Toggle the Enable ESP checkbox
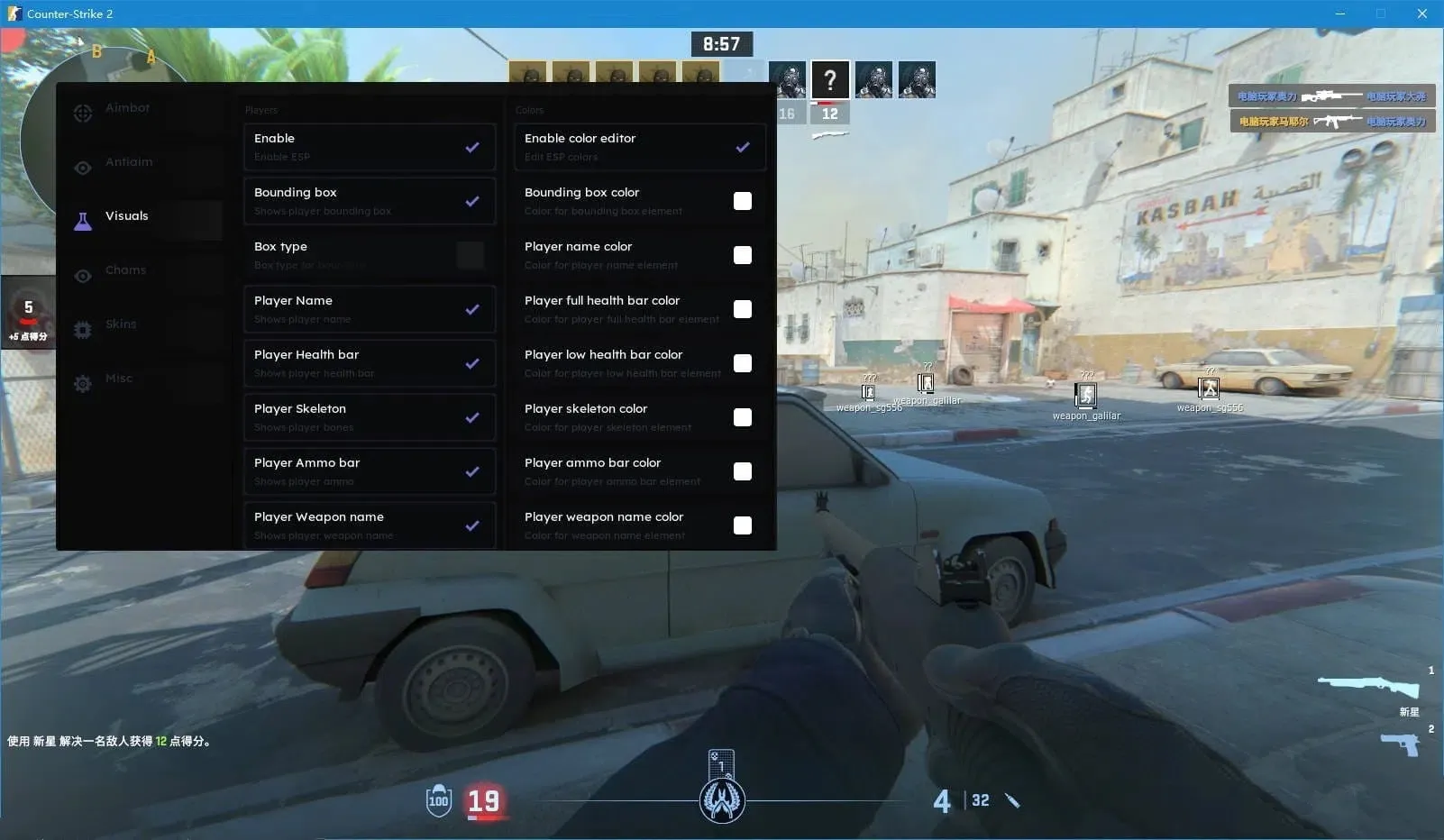 tap(472, 147)
